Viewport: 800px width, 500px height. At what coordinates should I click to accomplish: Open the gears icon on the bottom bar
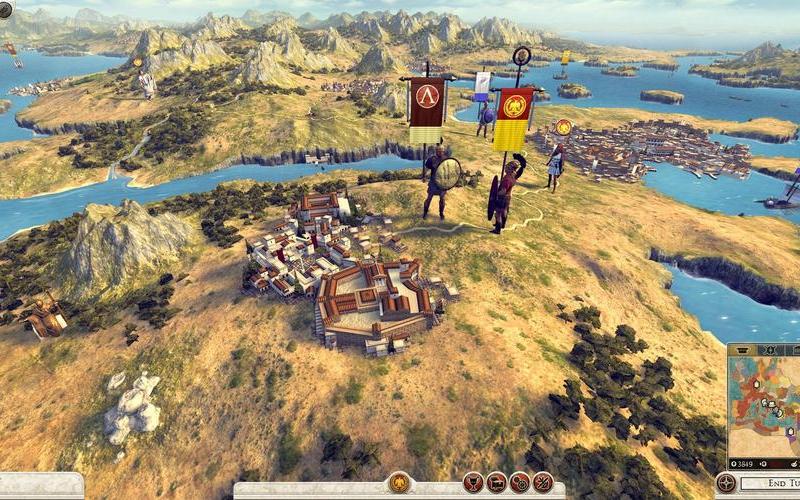(x=519, y=483)
